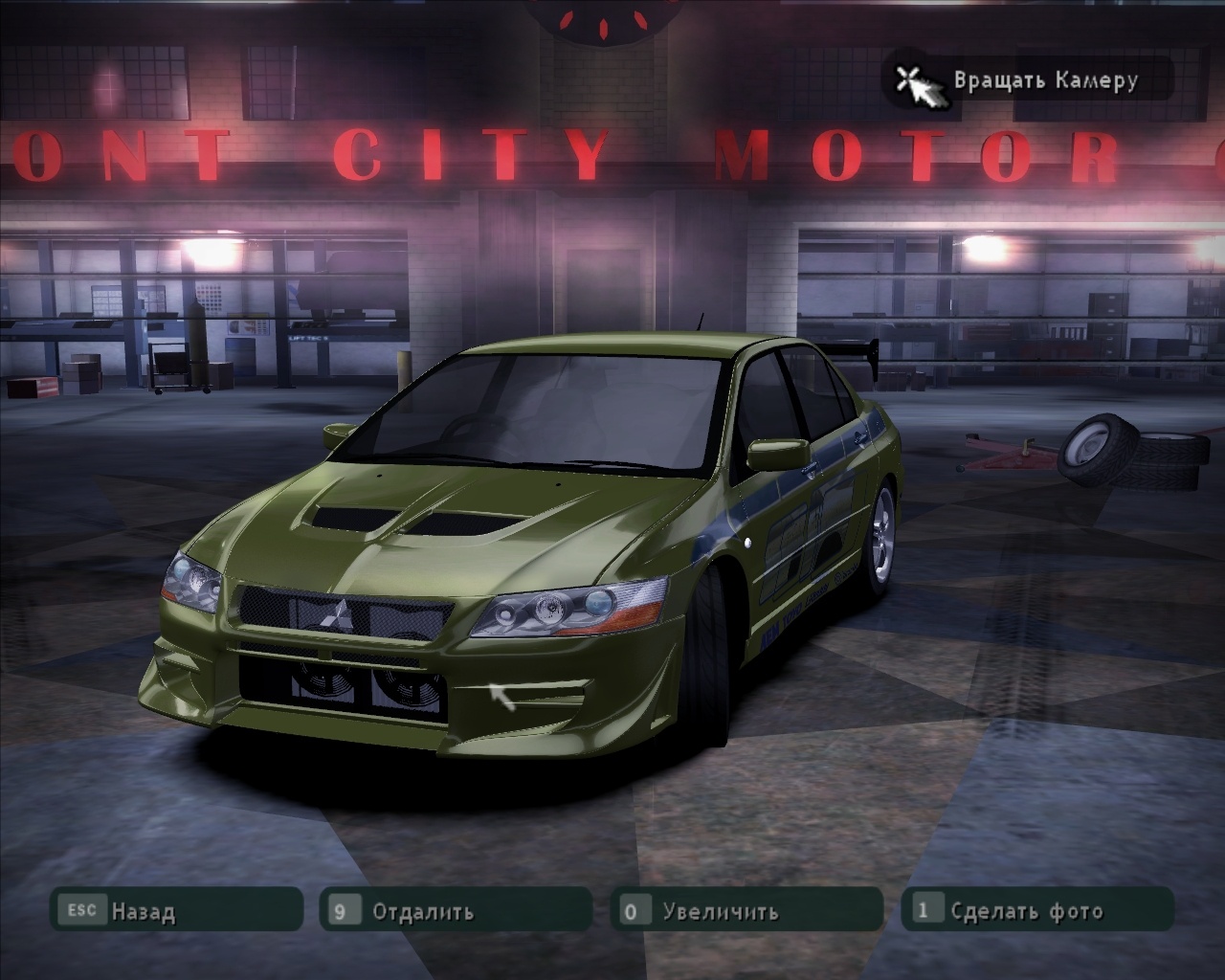Zoom in using the Увеличить button
1225x980 pixels.
(x=746, y=910)
